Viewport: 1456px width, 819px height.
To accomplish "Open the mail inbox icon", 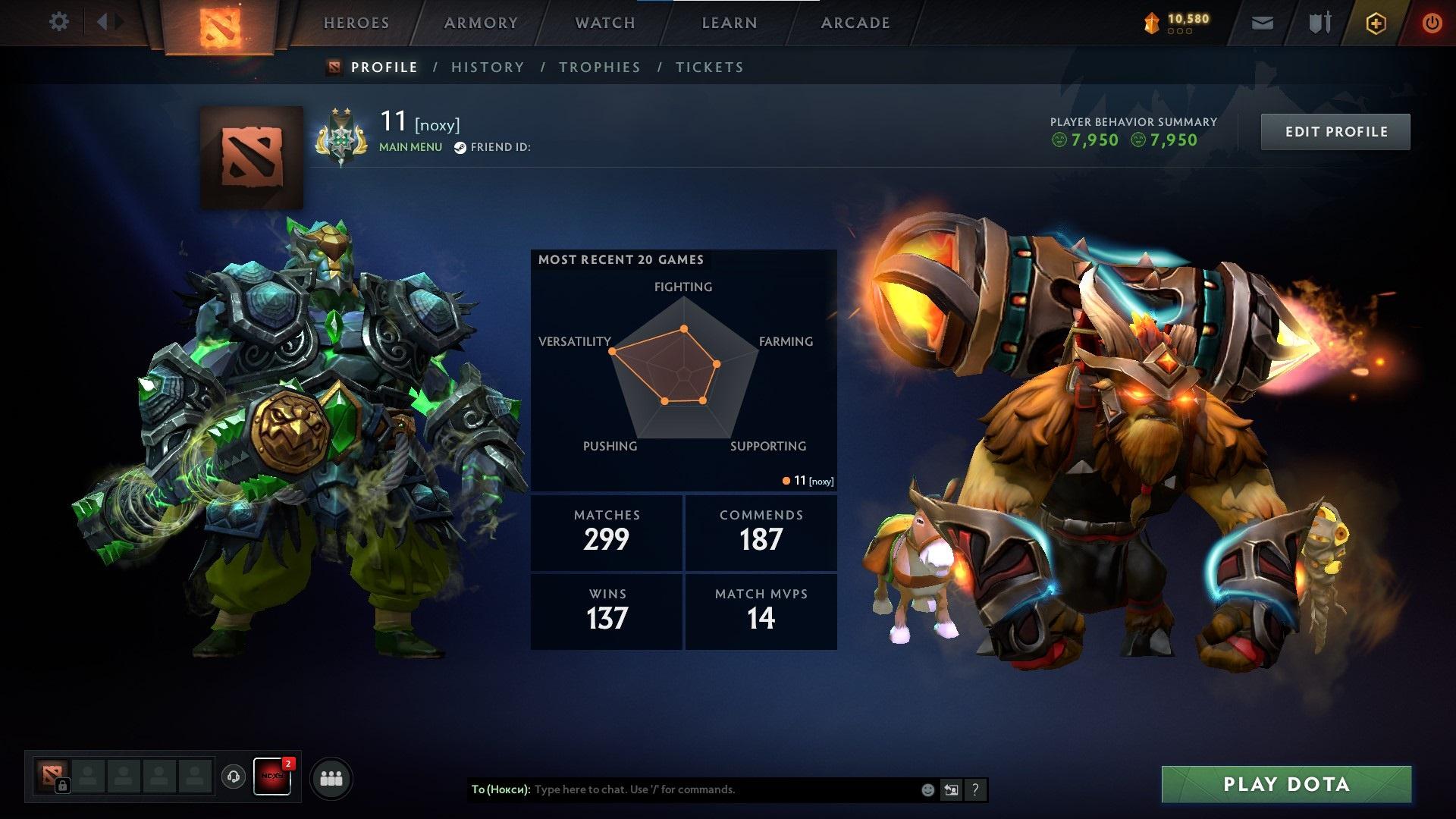I will [x=1263, y=23].
